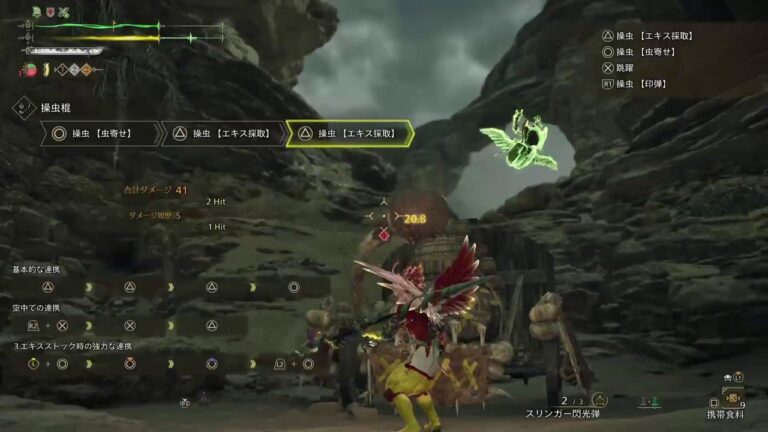Select the スリンガー閃光弾 slinger ammo icon
The width and height of the screenshot is (768, 432).
click(601, 399)
